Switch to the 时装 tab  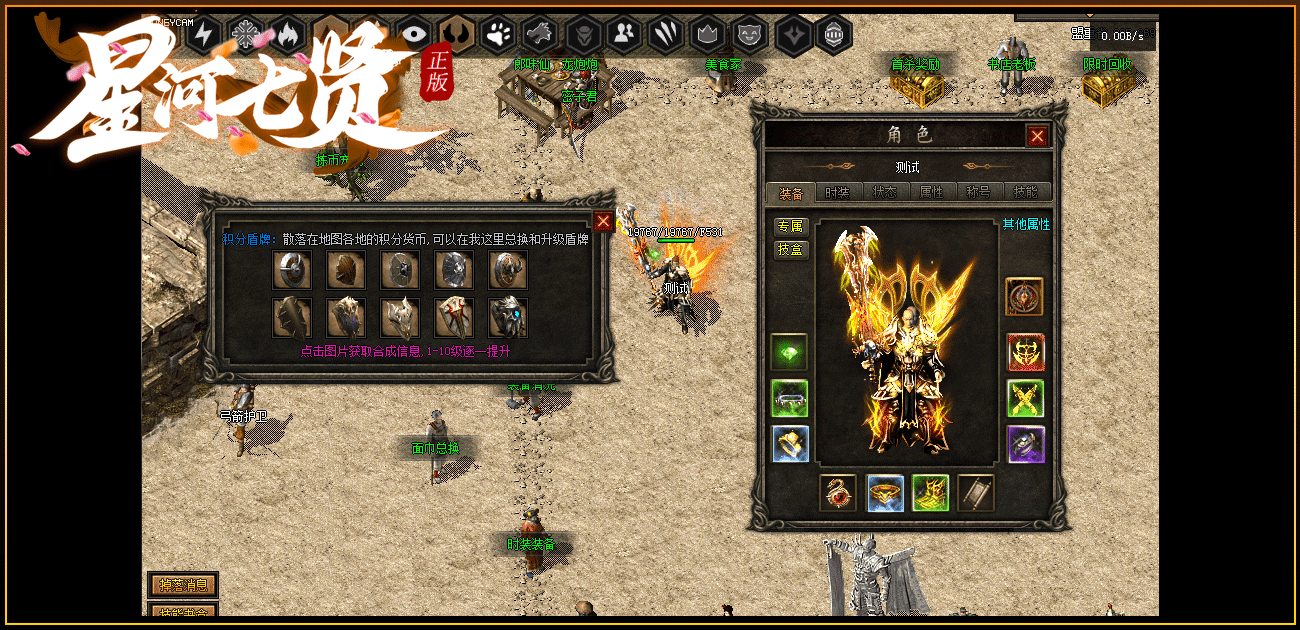pos(837,192)
